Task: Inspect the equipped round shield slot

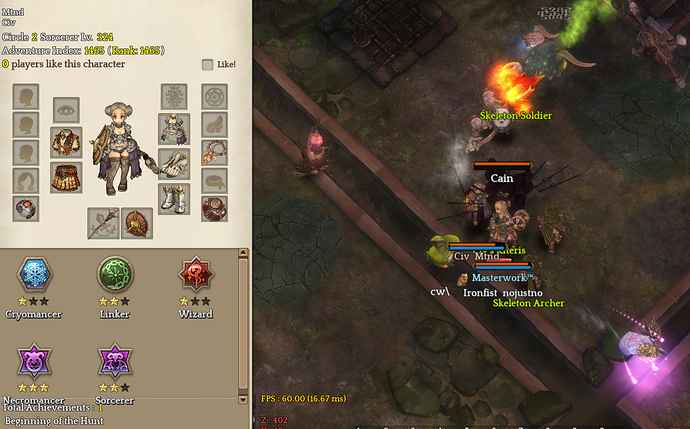Action: coord(137,223)
